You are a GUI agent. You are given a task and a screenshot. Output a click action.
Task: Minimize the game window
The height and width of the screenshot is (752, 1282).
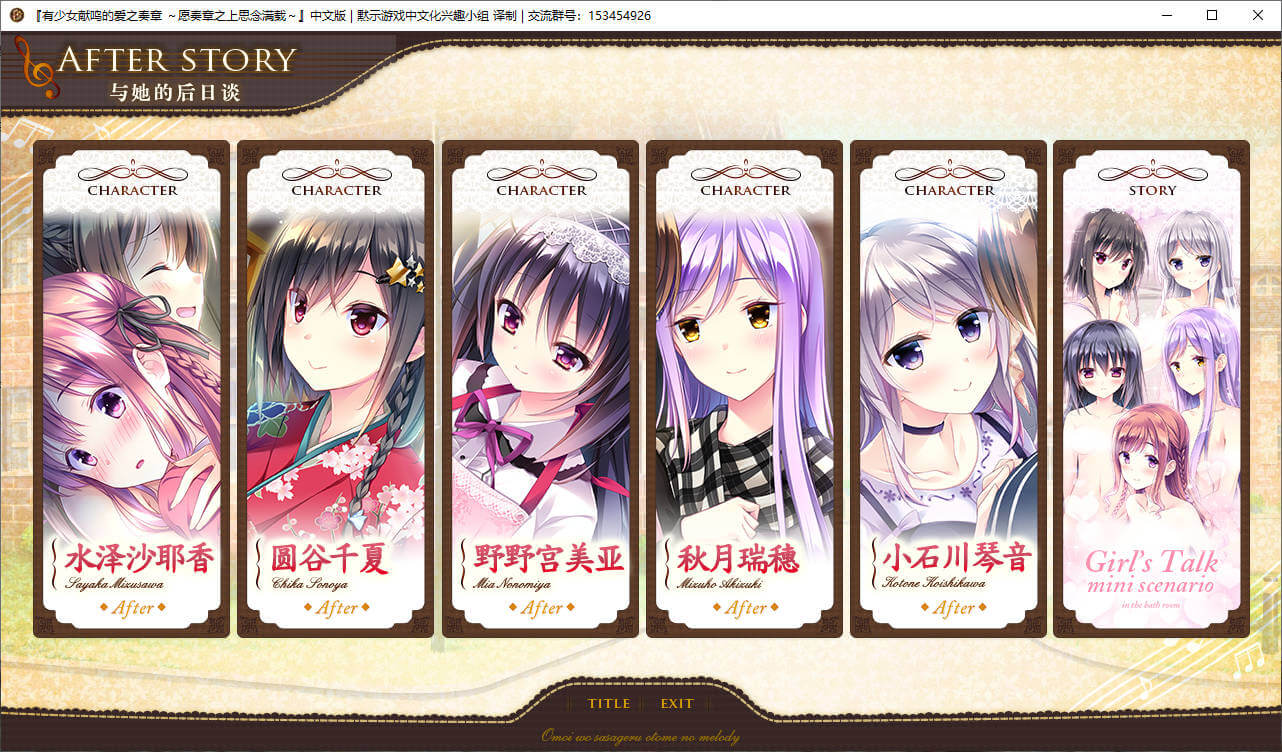click(x=1167, y=15)
